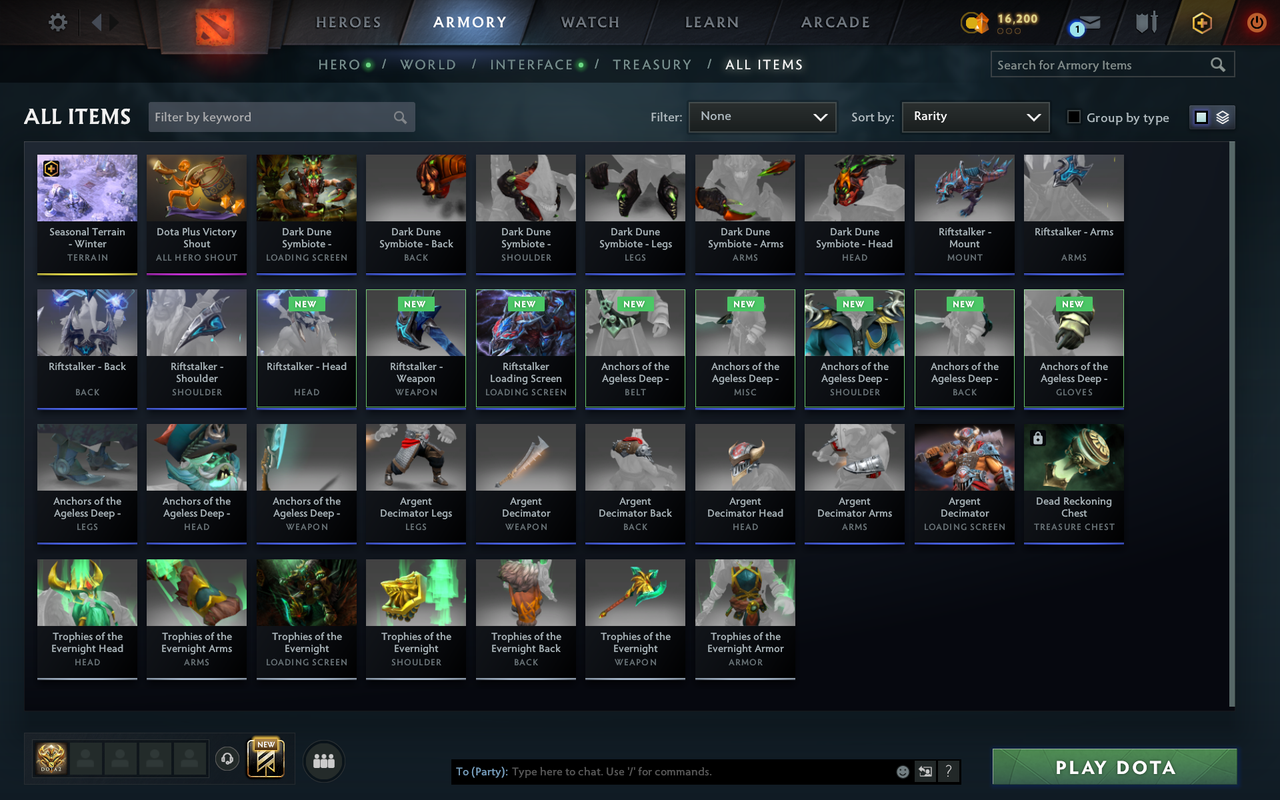Toggle the headset voice chat icon
This screenshot has height=800, width=1280.
227,759
